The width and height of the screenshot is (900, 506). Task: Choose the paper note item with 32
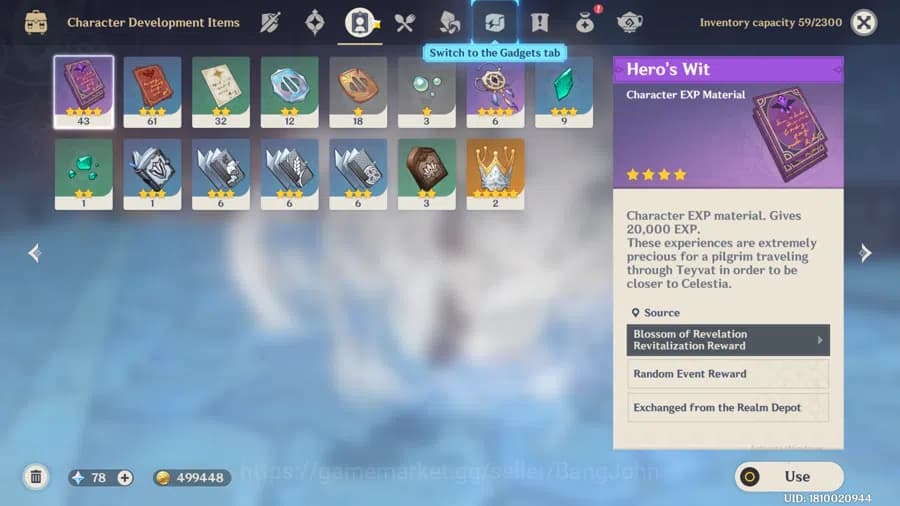coord(221,92)
